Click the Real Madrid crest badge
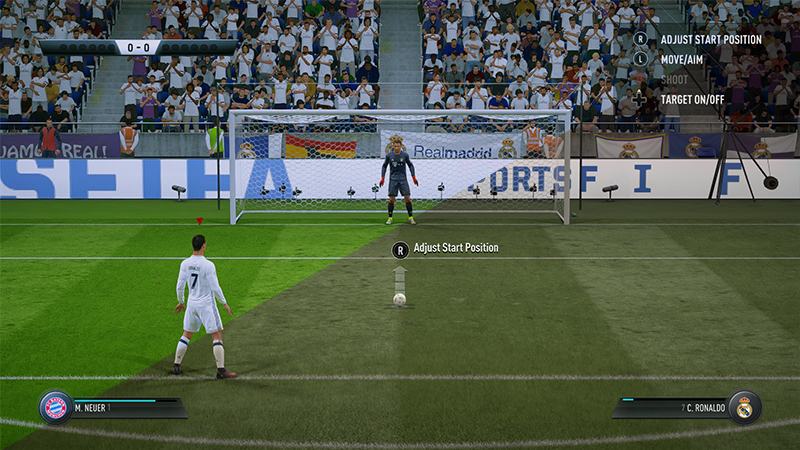 click(x=744, y=407)
